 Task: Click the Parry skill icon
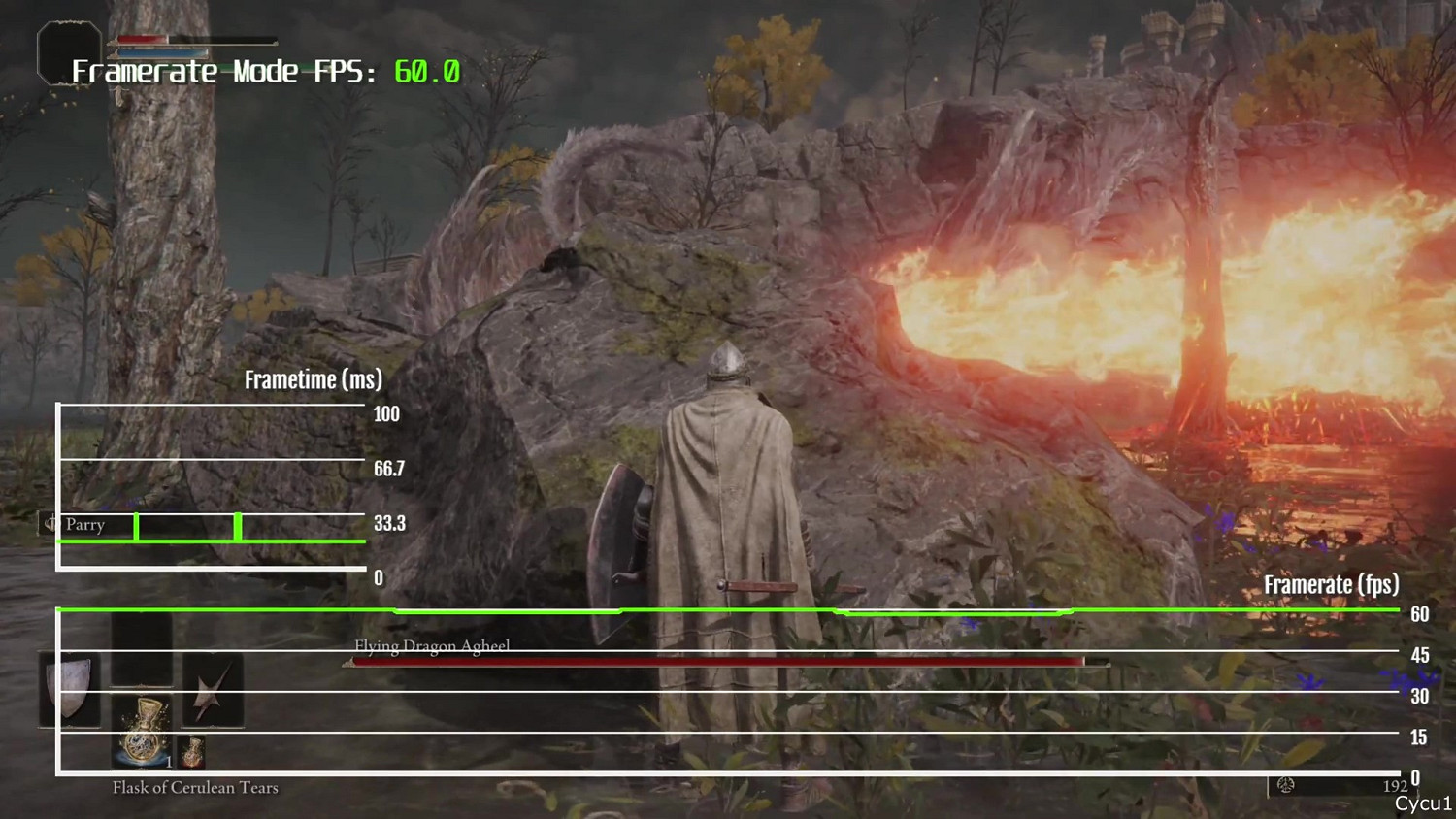click(49, 524)
